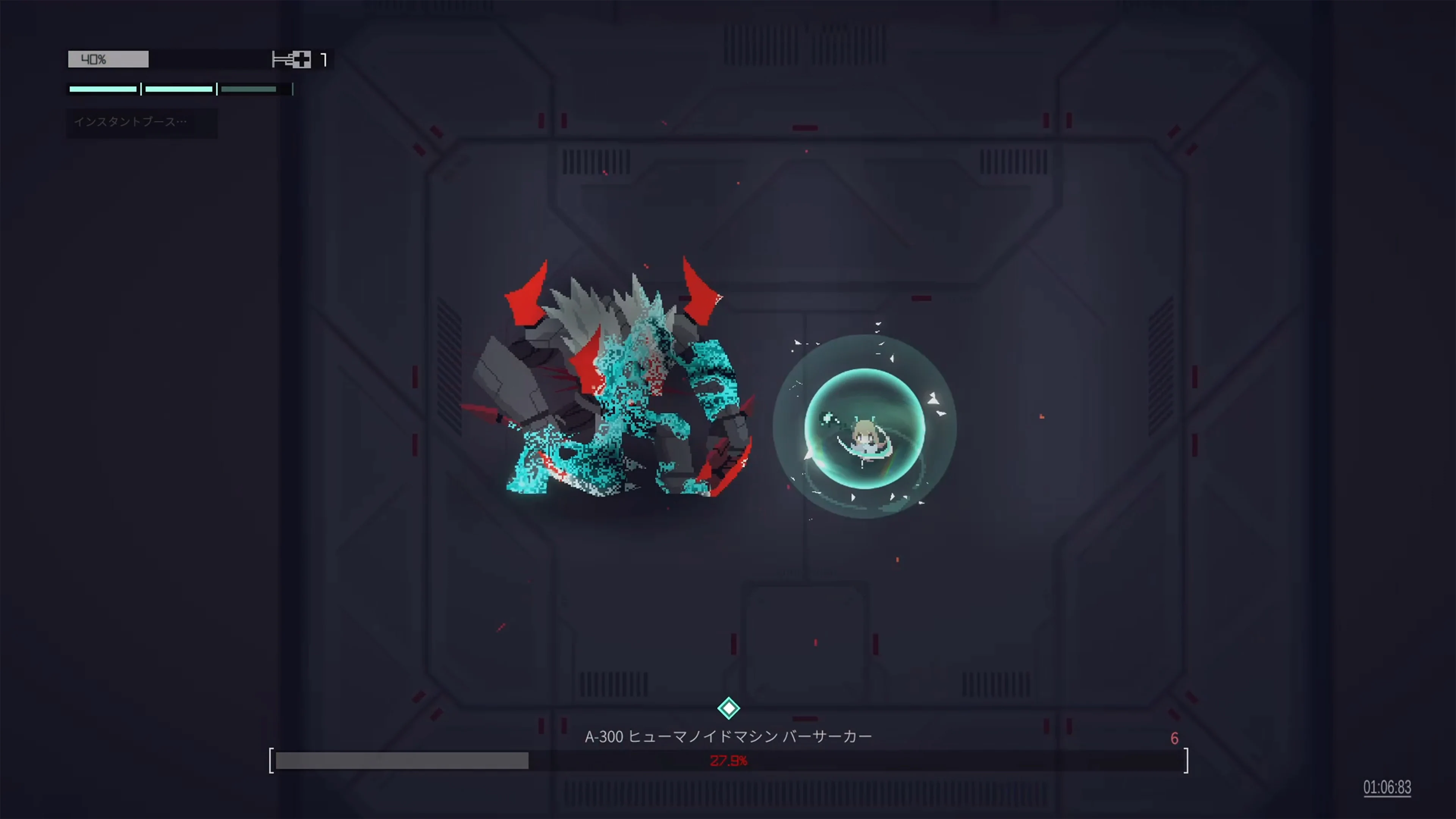Click the 40% charge indicator box

click(107, 59)
